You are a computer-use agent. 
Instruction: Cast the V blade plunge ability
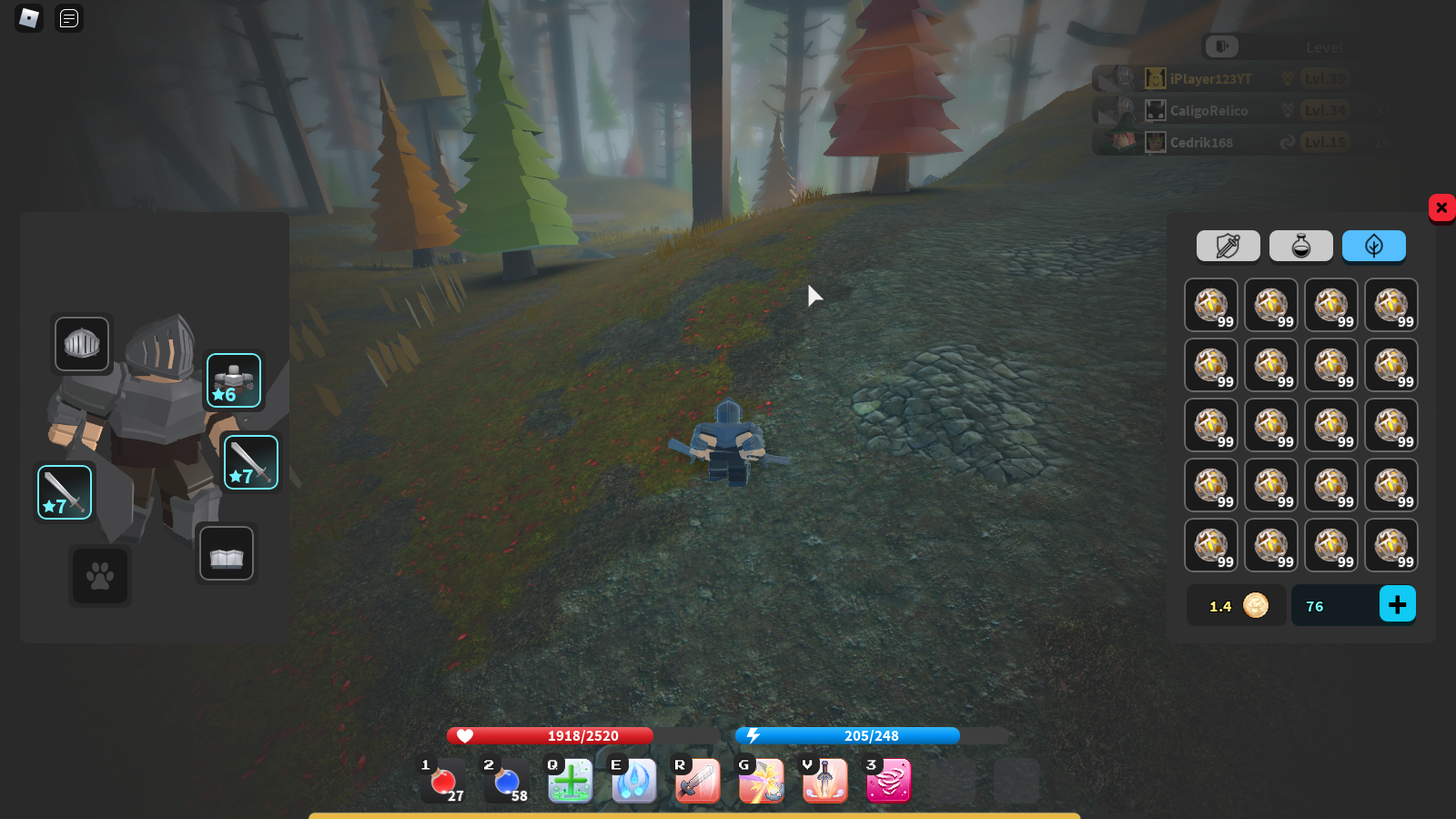(824, 781)
